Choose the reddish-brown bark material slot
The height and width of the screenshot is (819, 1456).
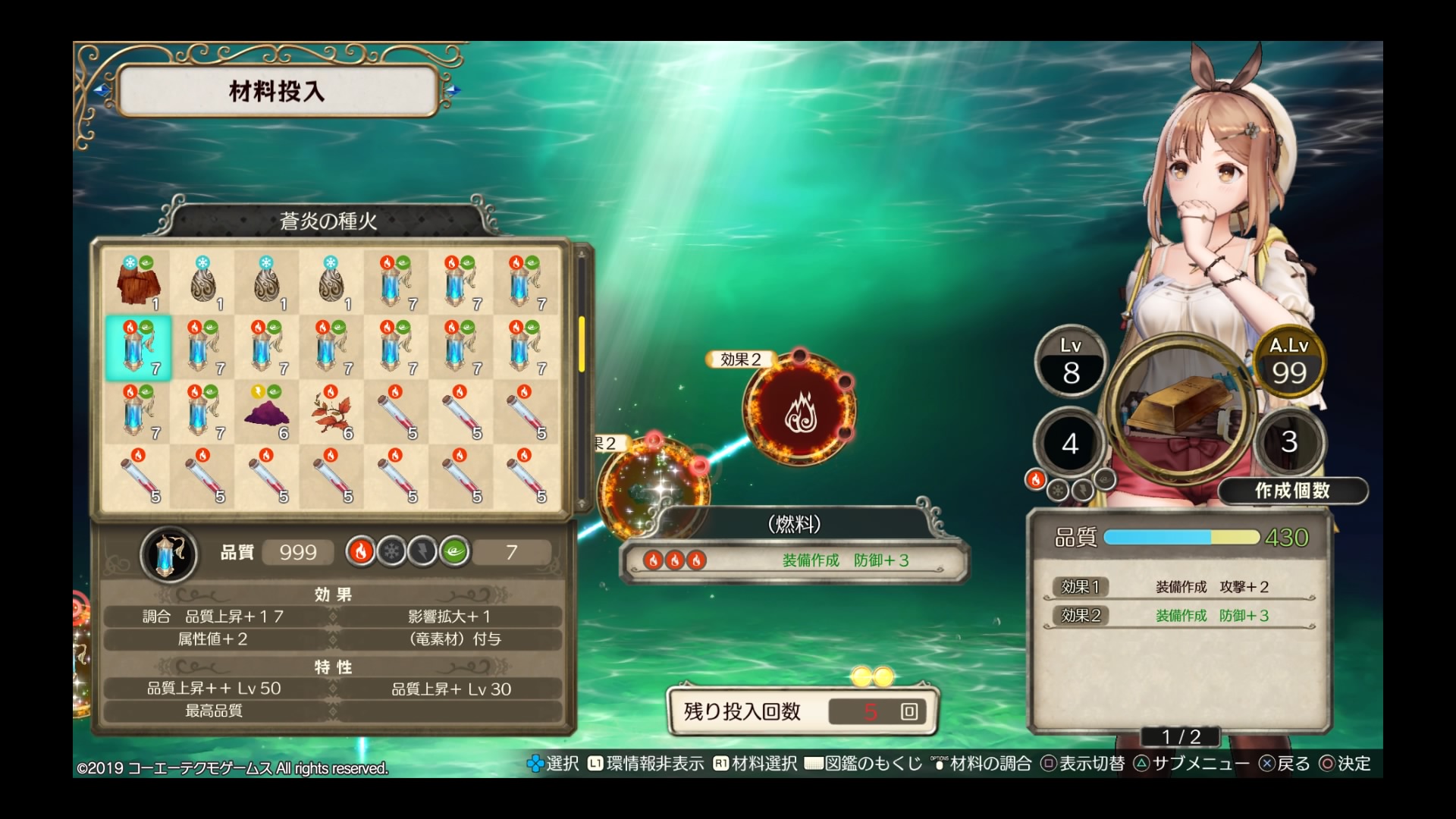coord(138,283)
